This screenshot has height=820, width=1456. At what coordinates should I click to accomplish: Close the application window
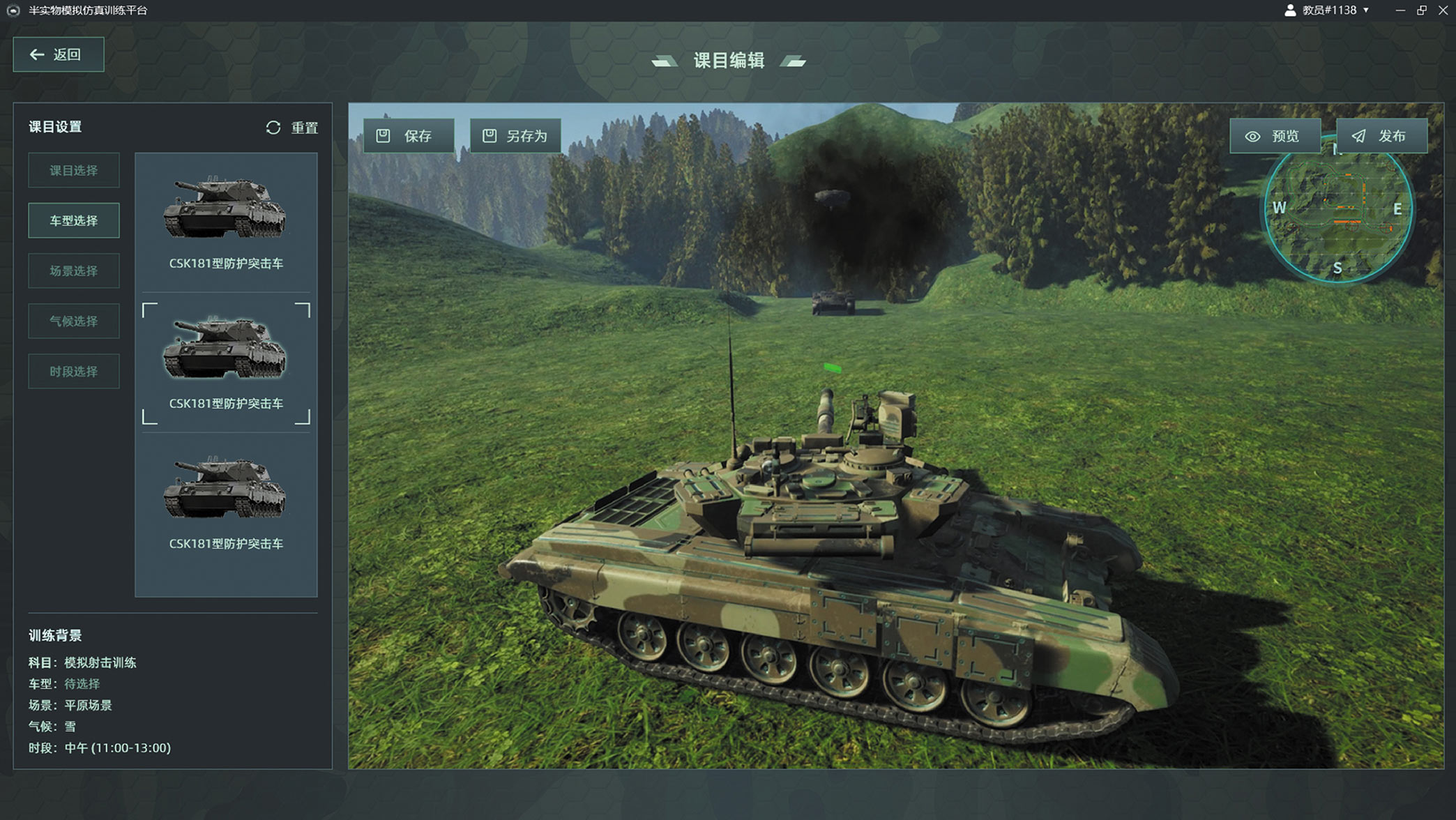(1443, 10)
